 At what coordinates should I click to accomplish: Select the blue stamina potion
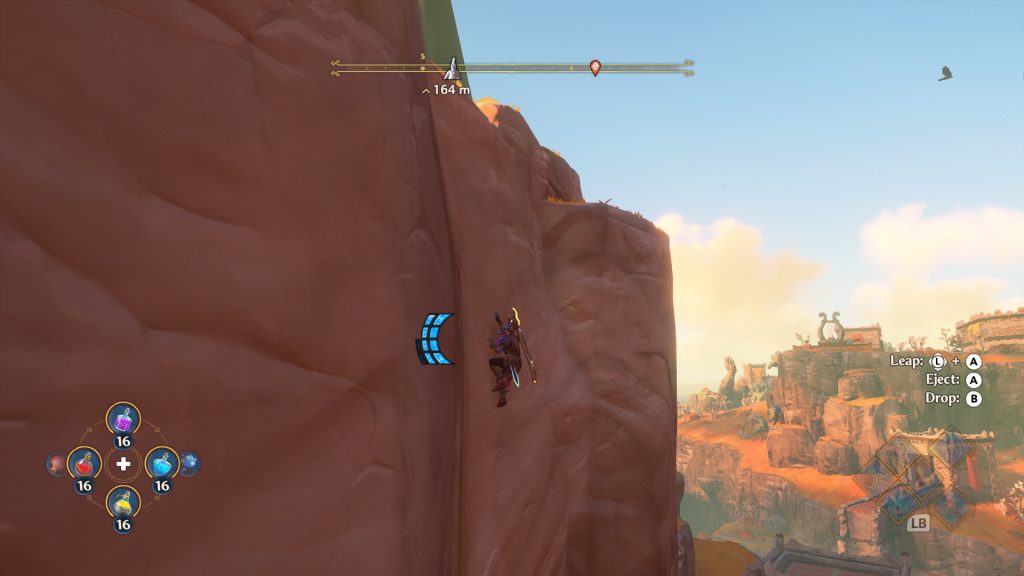tap(161, 464)
